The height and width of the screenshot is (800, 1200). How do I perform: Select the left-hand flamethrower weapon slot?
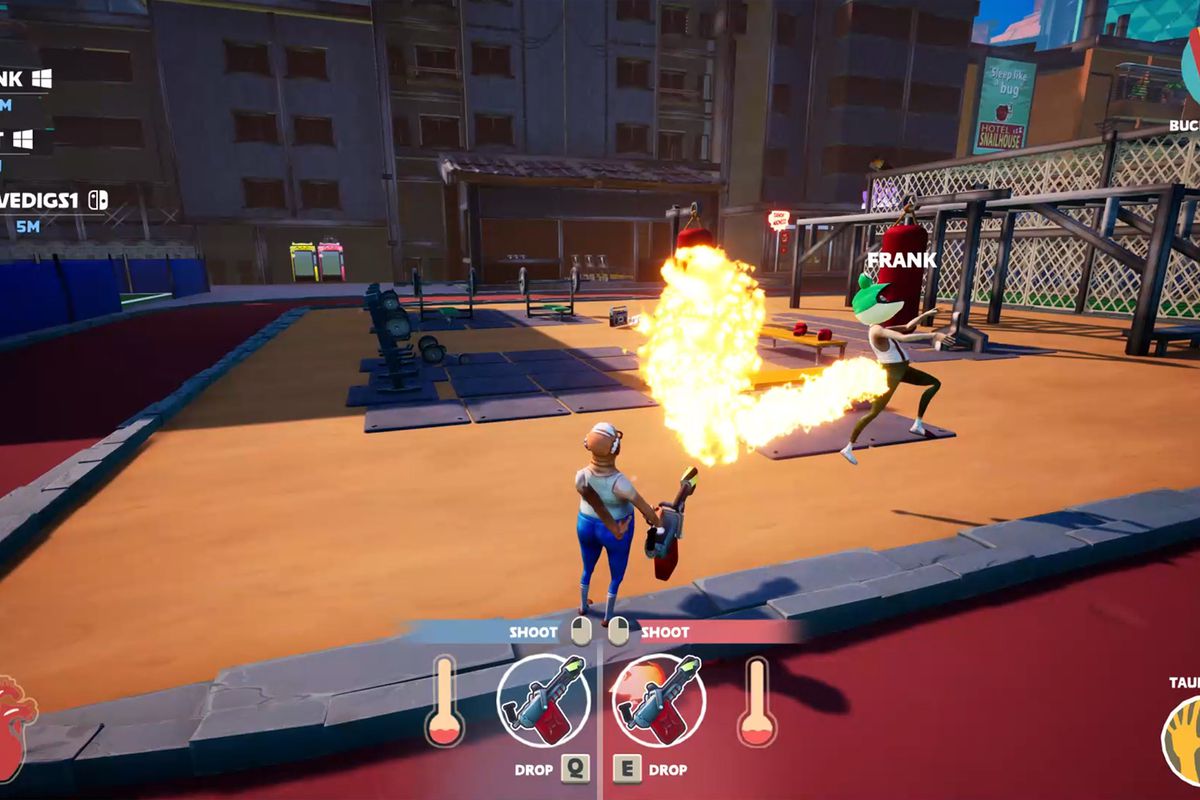(545, 701)
